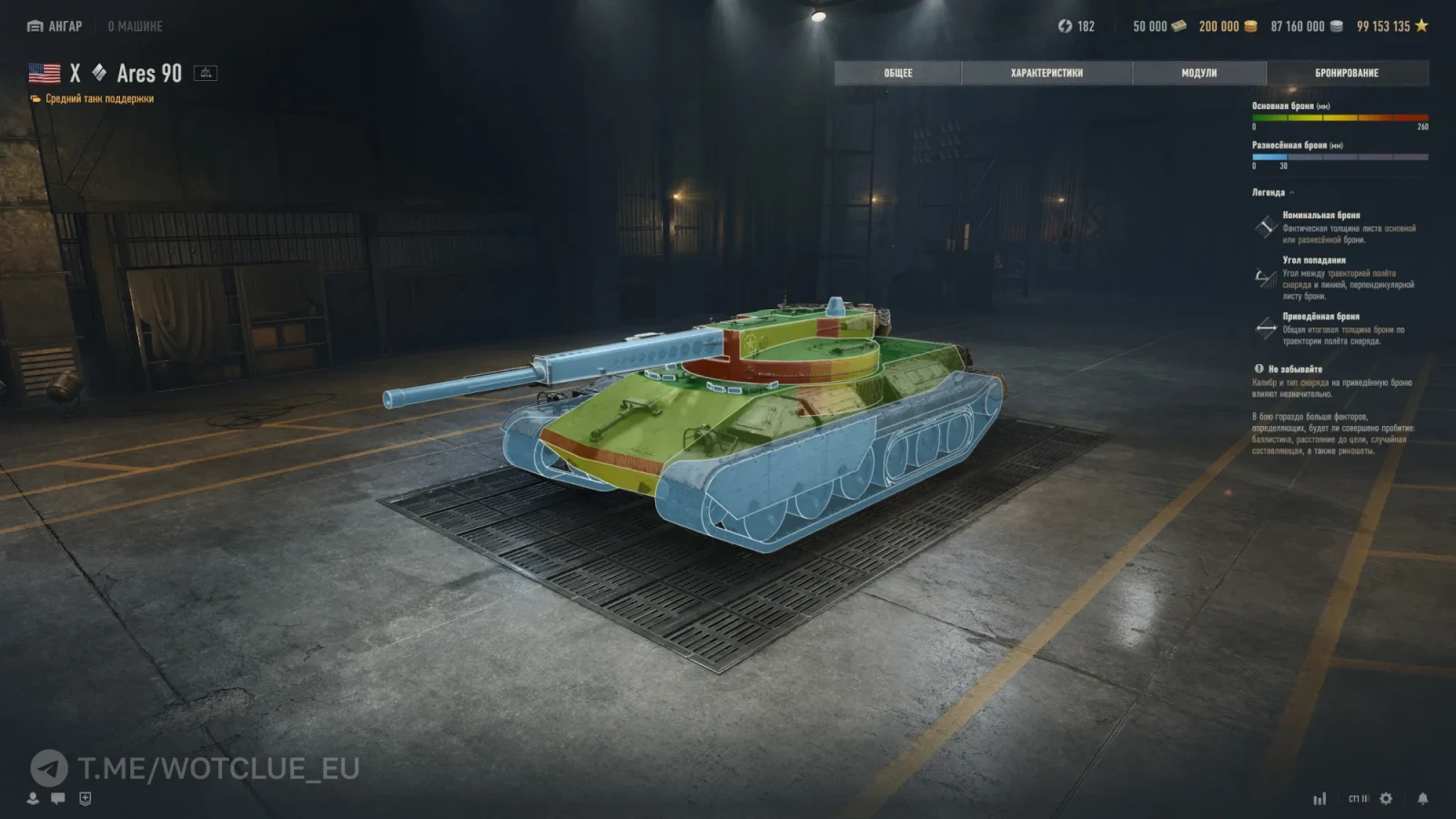The width and height of the screenshot is (1456, 819).
Task: Show the Бронирование armor tab
Action: click(1346, 73)
